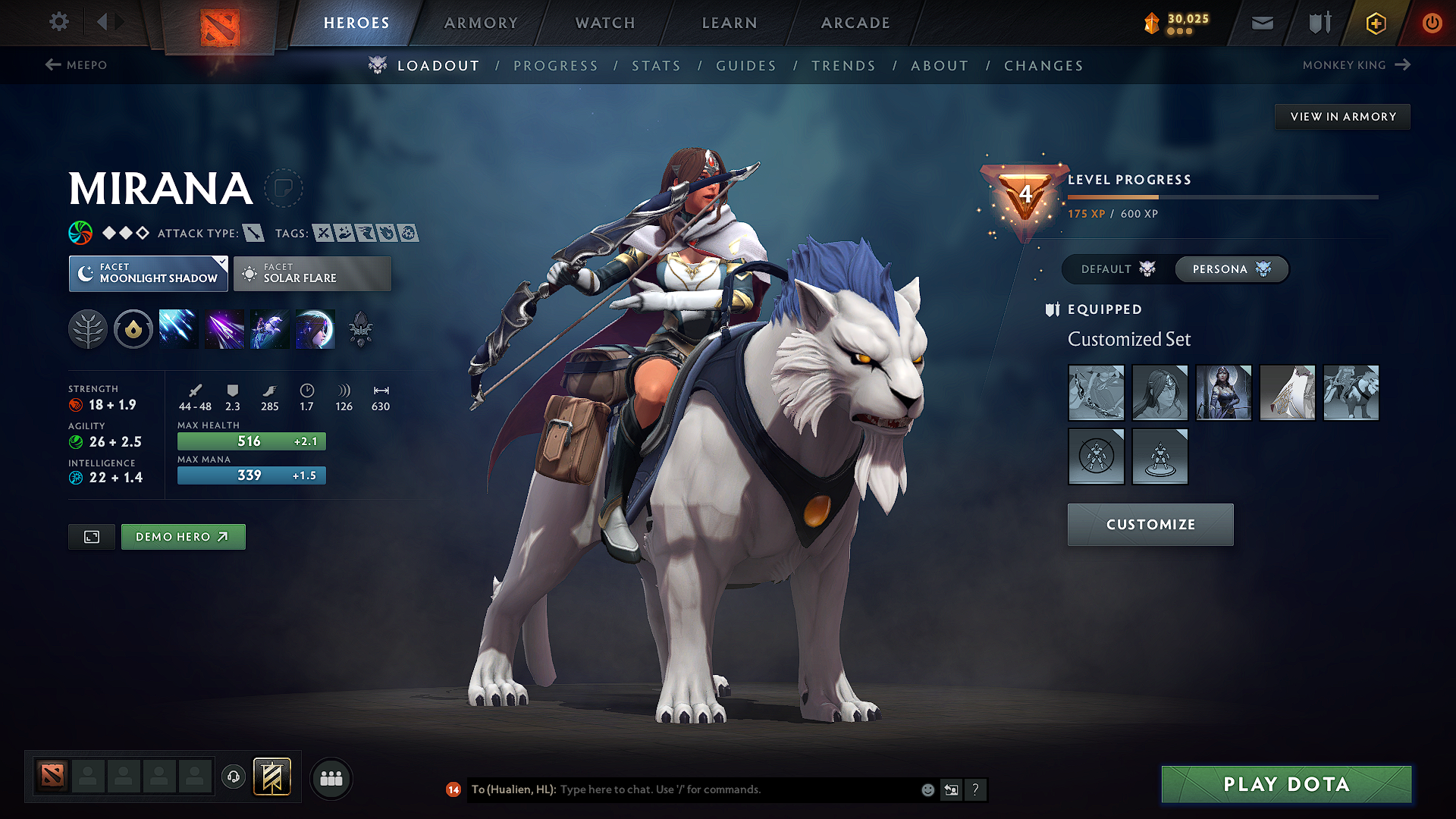The image size is (1456, 819).
Task: Open the STATS section for Mirana
Action: [x=656, y=65]
